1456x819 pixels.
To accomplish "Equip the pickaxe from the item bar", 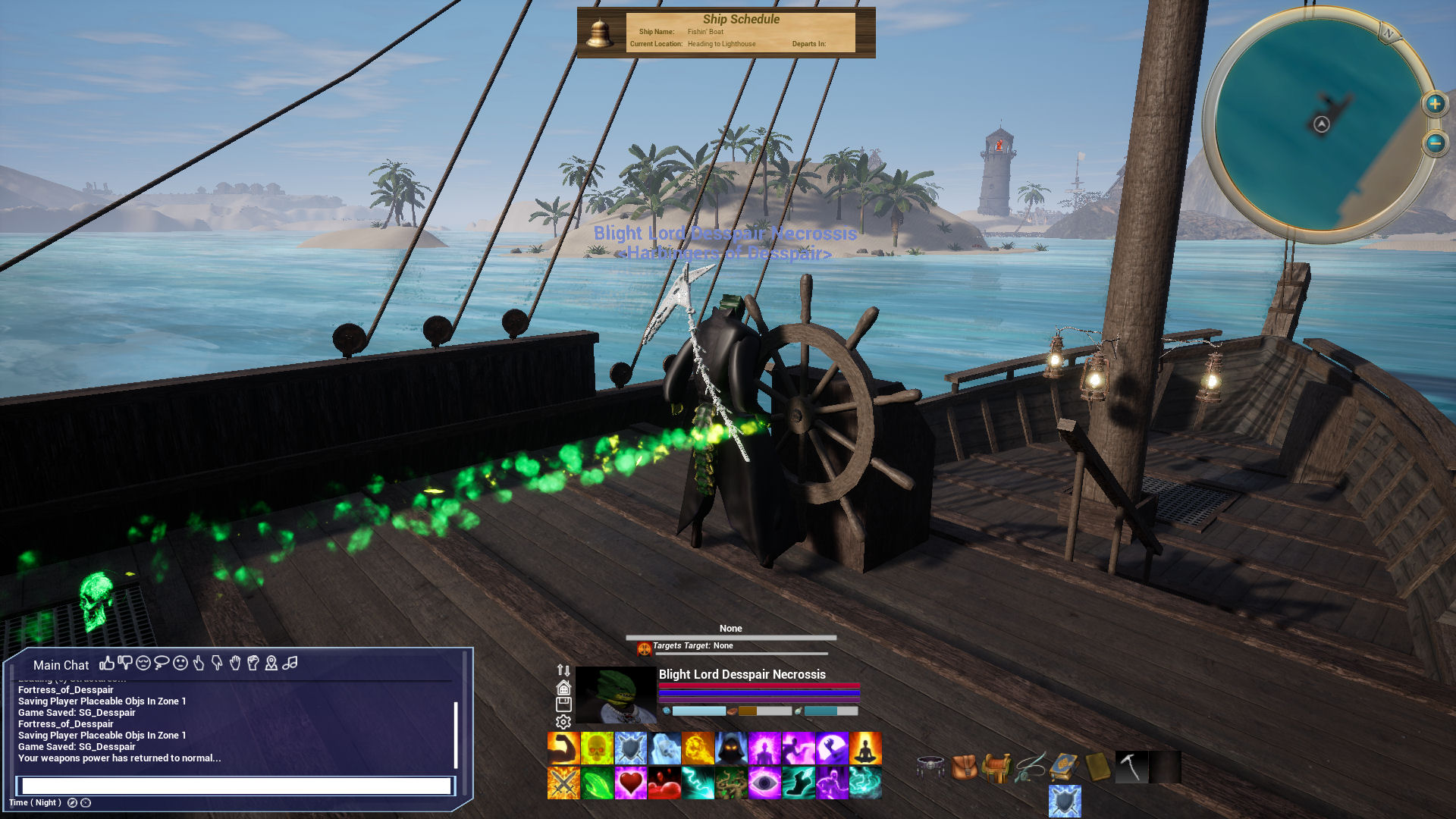I will (1131, 766).
